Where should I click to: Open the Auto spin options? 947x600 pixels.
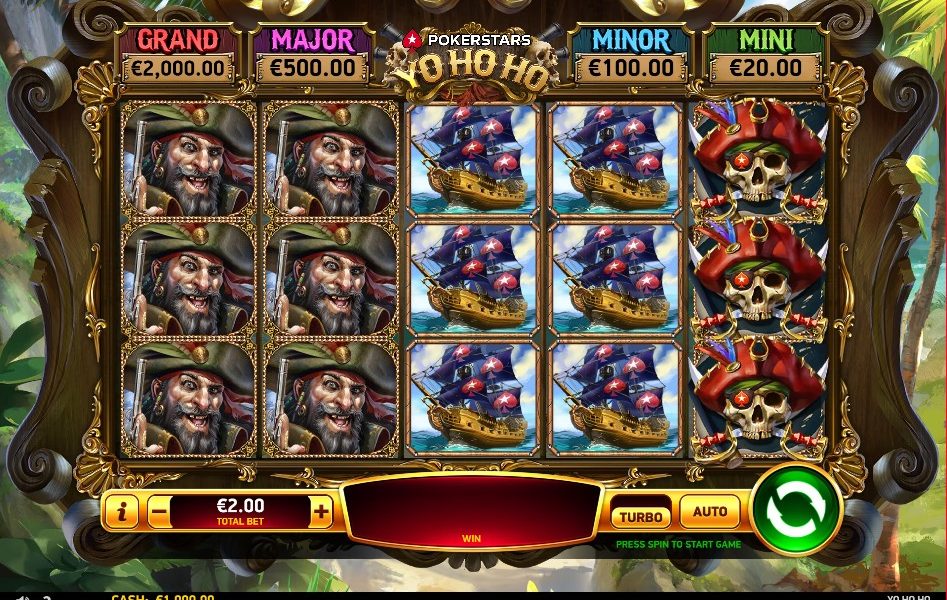coord(710,512)
